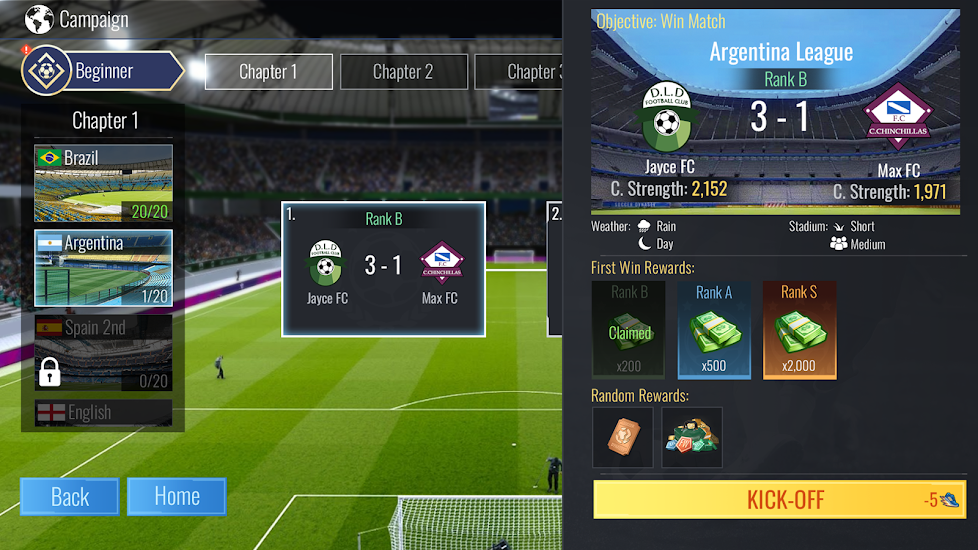Tap the orange card random reward
This screenshot has width=978, height=550.
(622, 437)
